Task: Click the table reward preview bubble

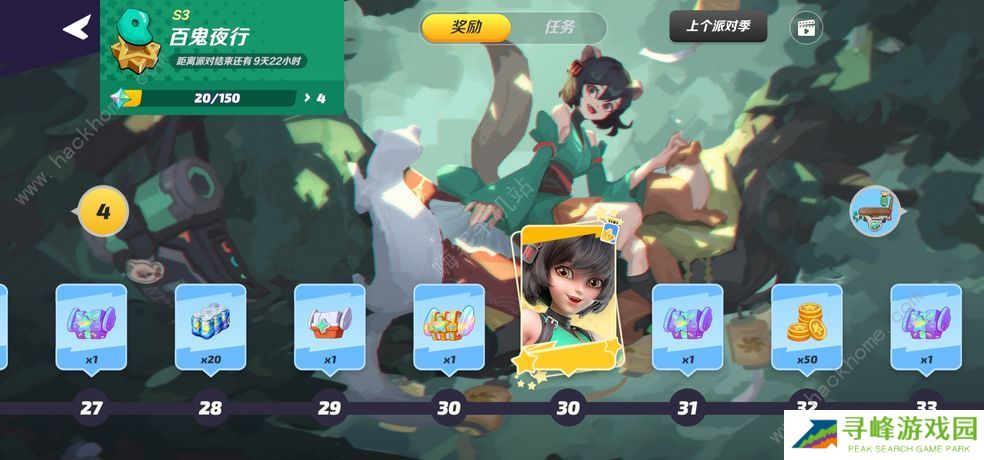Action: coord(873,211)
